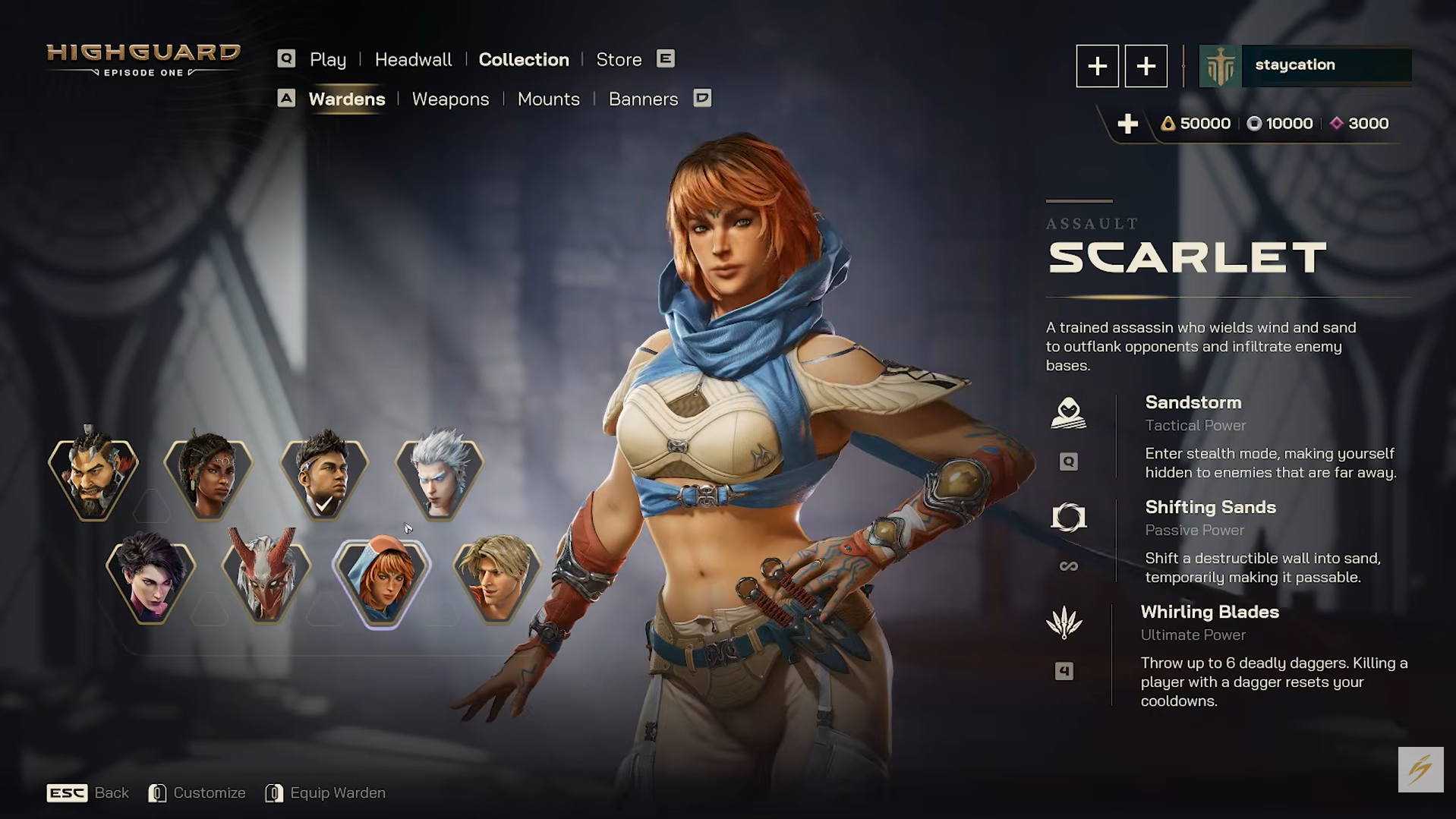This screenshot has width=1456, height=819.
Task: Show the Wardens sub-tab
Action: pyautogui.click(x=346, y=99)
